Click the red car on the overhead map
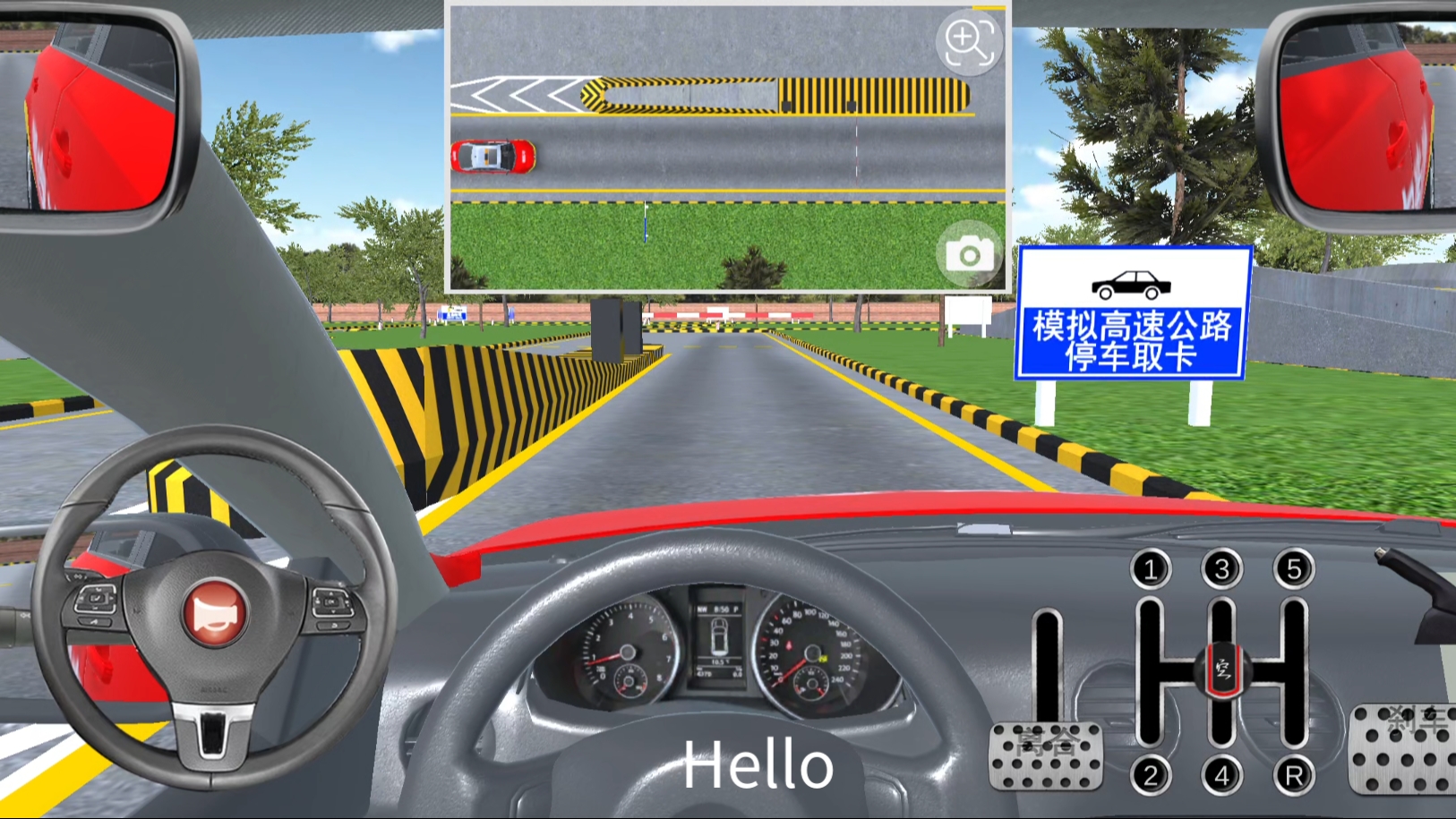This screenshot has height=819, width=1456. tap(492, 157)
